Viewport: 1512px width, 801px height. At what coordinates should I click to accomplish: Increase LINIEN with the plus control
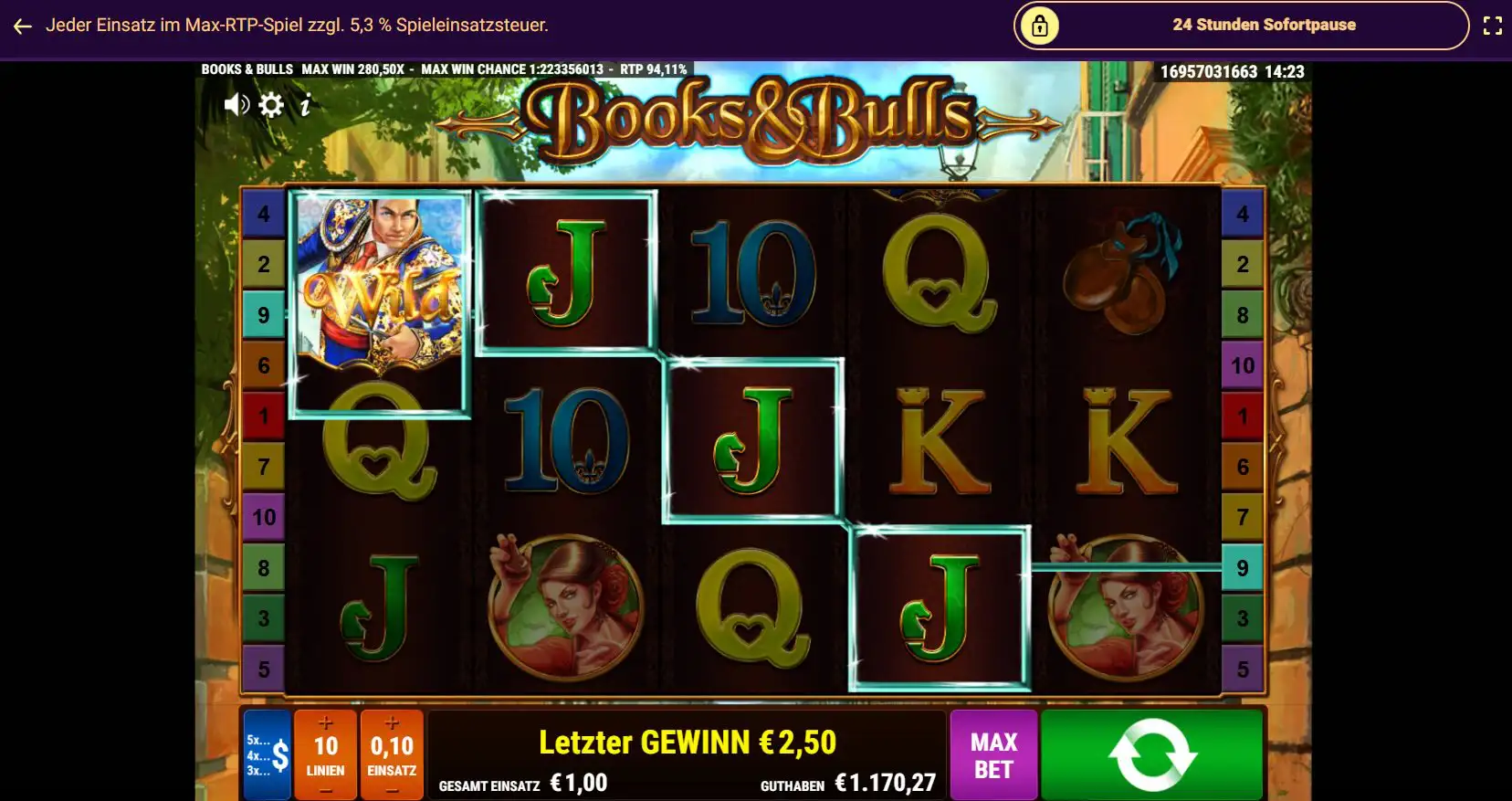coord(327,722)
